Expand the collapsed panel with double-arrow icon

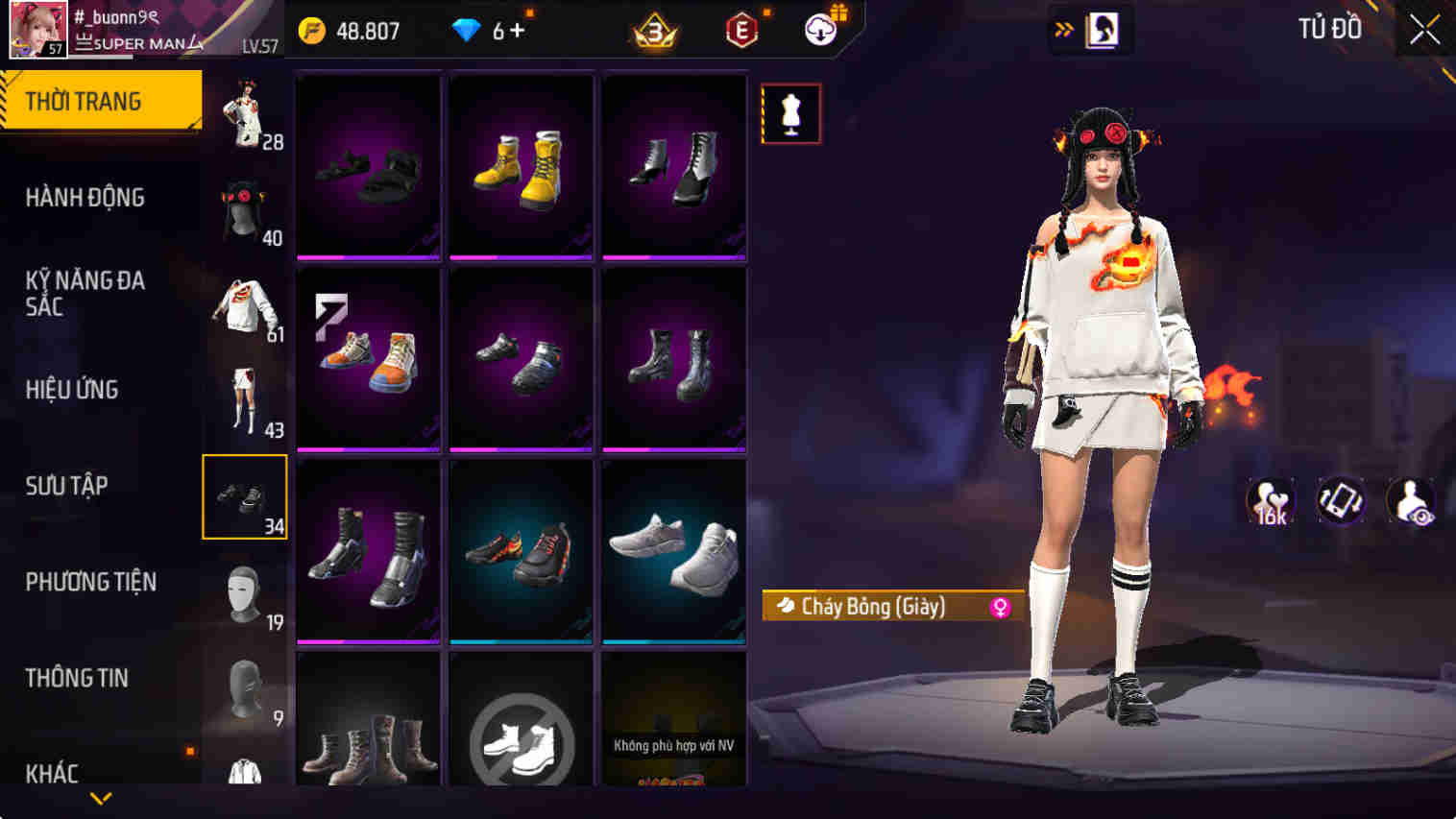coord(1062,30)
